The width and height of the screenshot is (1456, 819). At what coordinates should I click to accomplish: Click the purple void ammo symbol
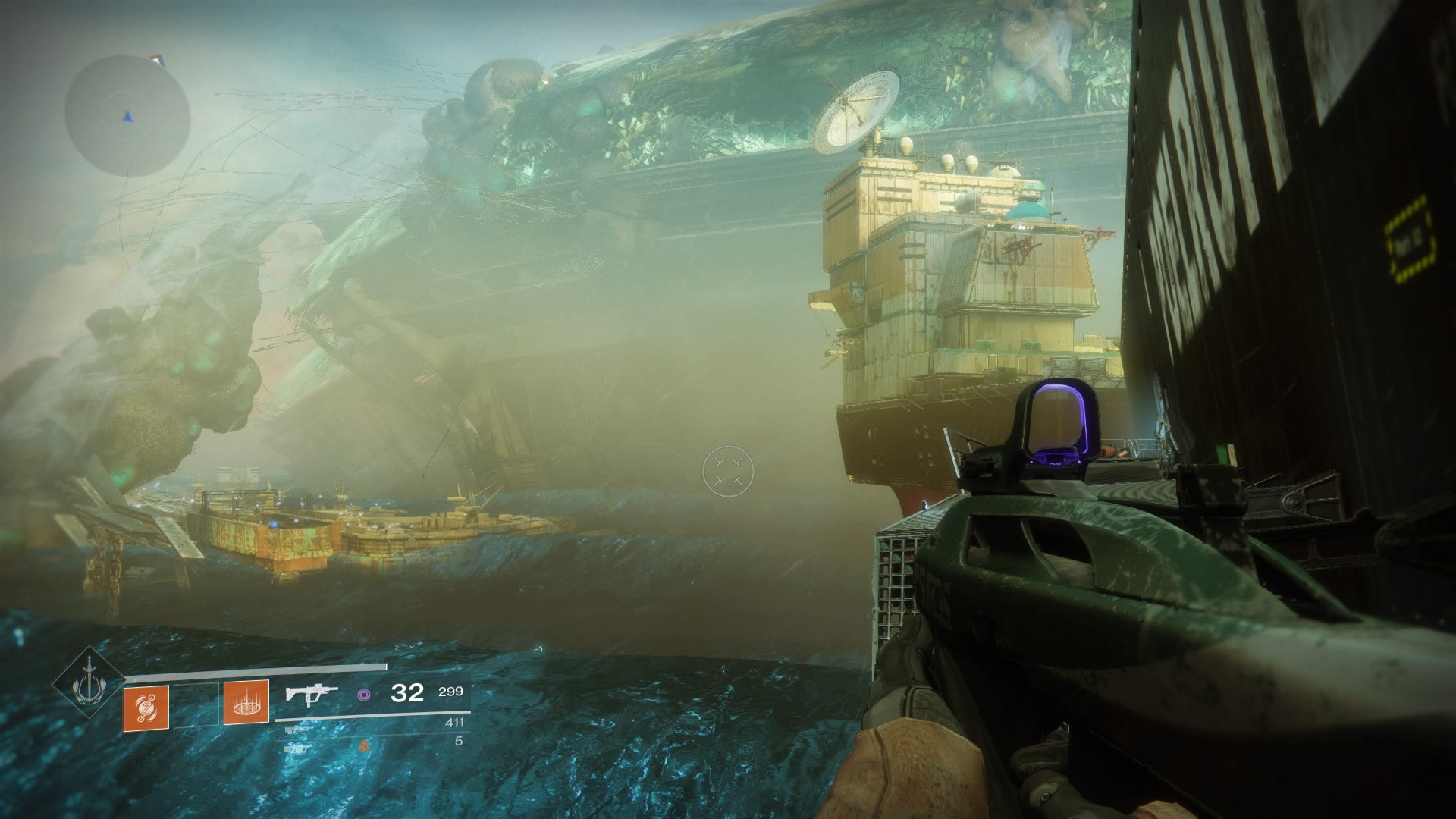364,694
